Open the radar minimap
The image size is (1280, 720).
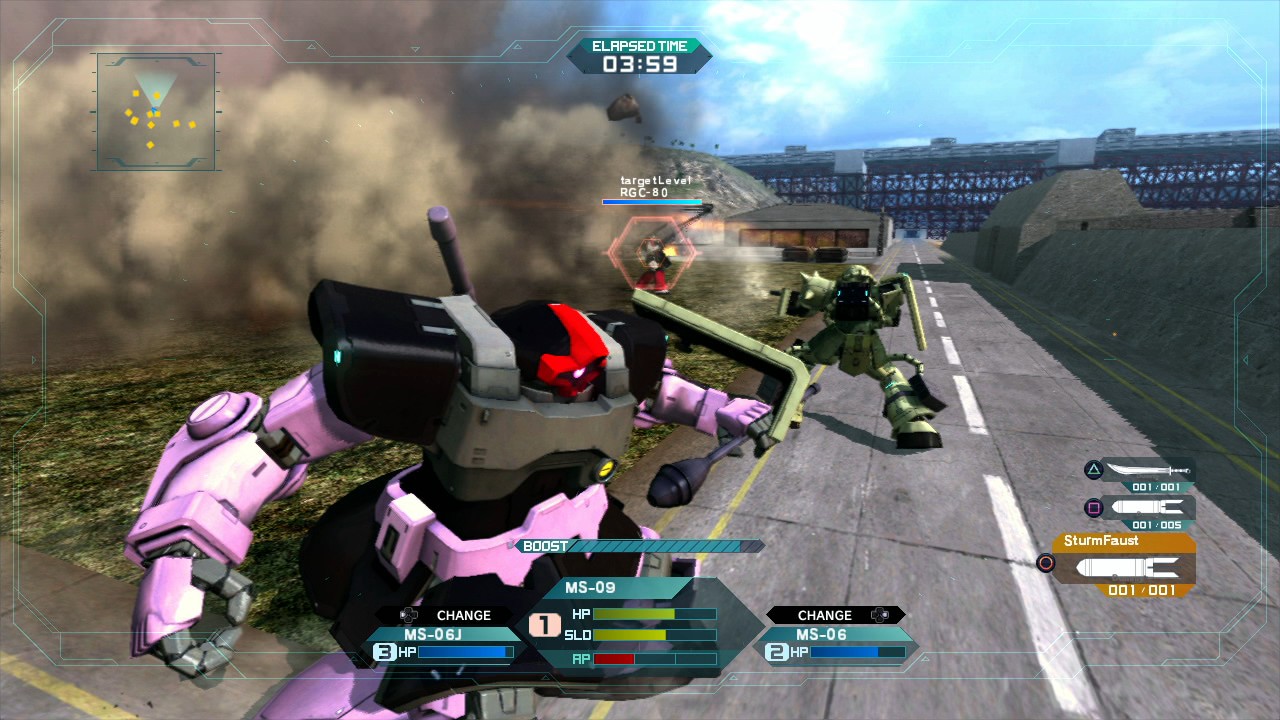[x=155, y=111]
